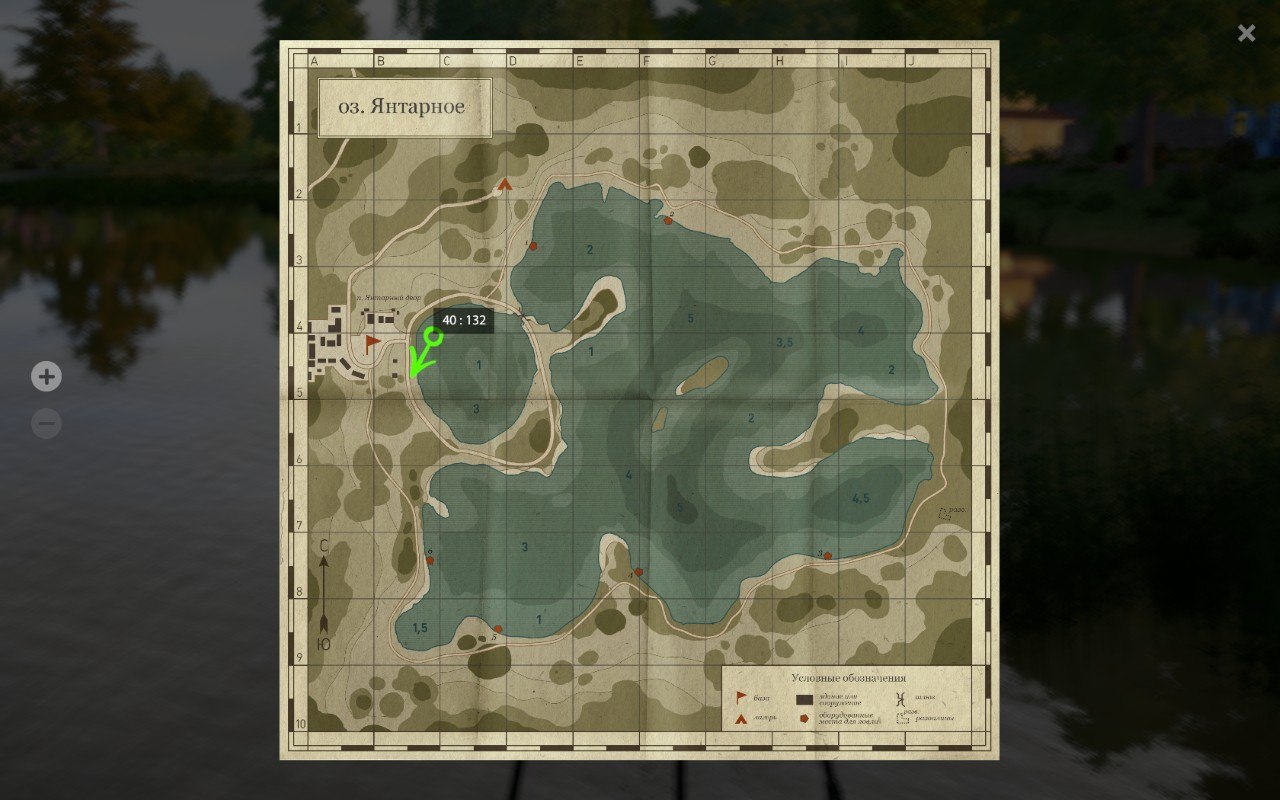The image size is (1280, 800).
Task: Select the camp marker north of the lake
Action: (x=505, y=184)
